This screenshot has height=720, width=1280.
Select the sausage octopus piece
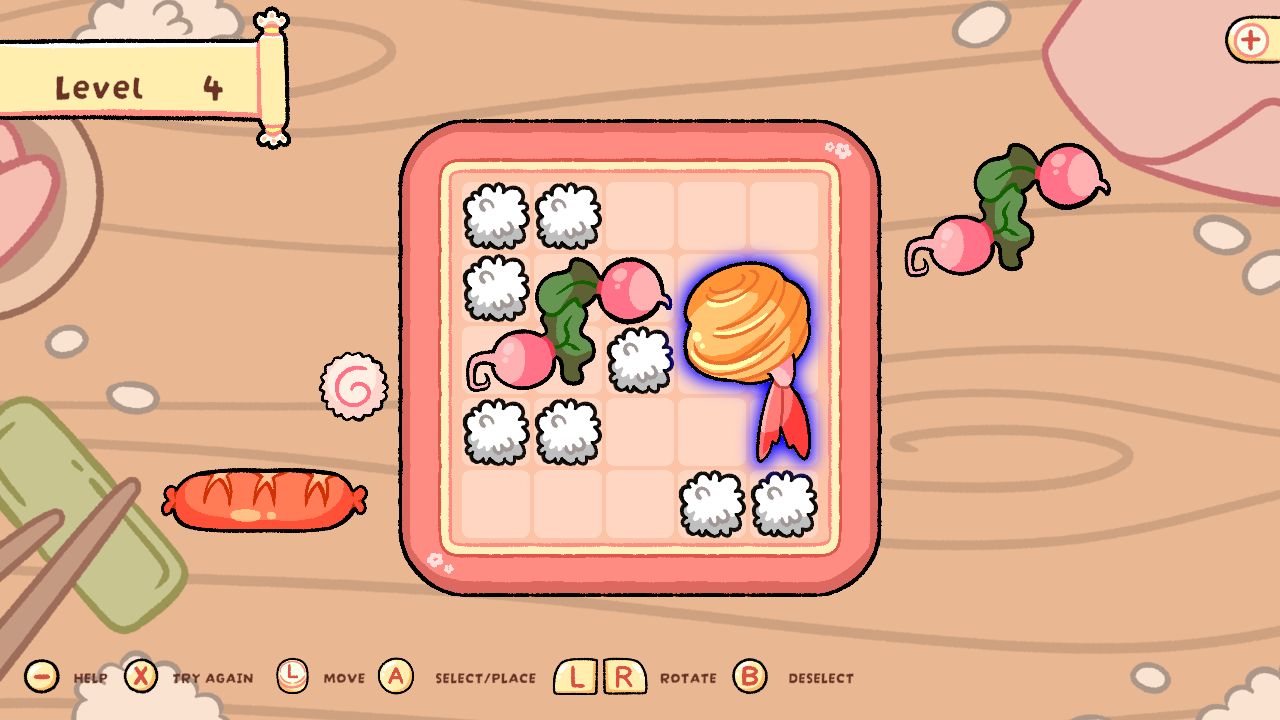click(x=263, y=500)
